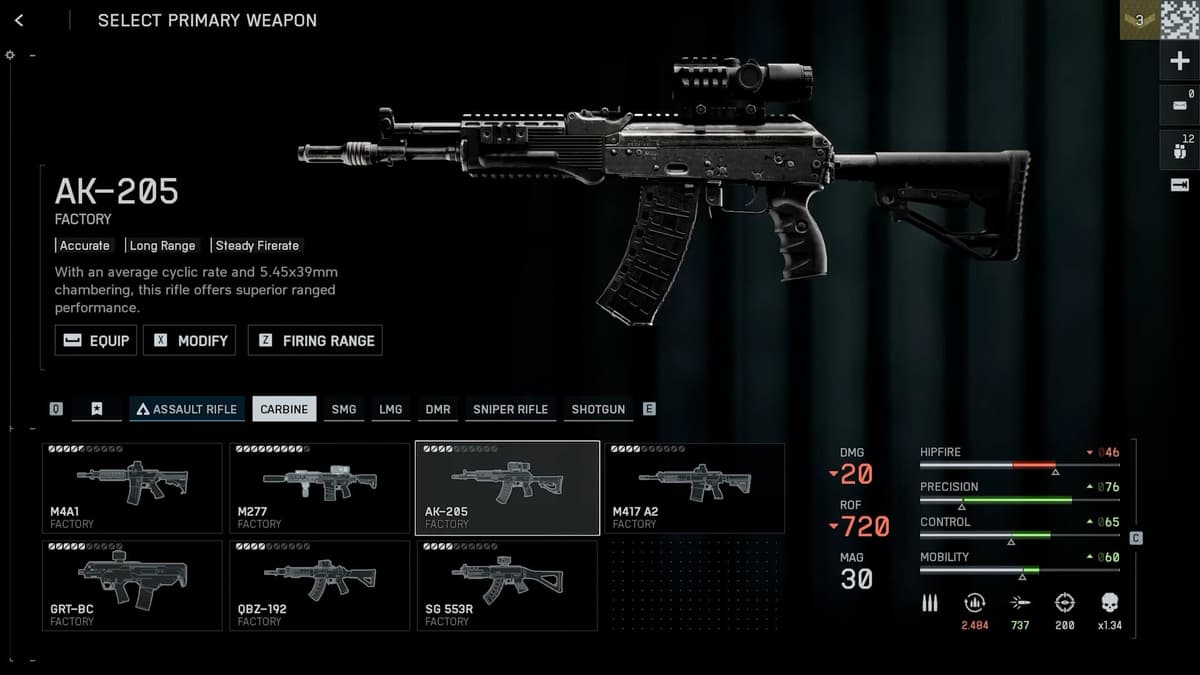Pick the M417 A2 tile
This screenshot has width=1200, height=675.
click(x=694, y=488)
